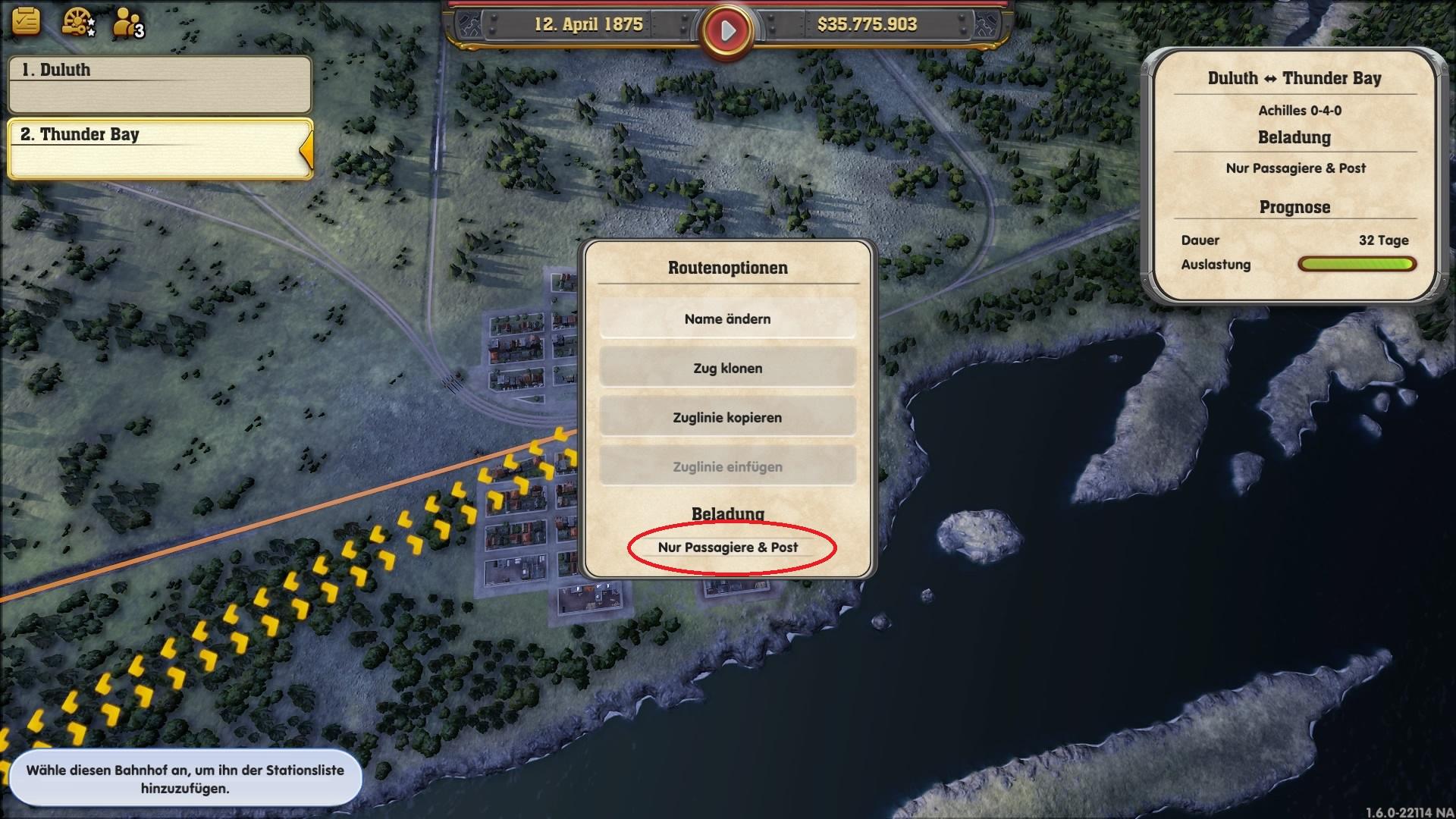Choose Name ändern in Routenoptionen
Image resolution: width=1456 pixels, height=819 pixels.
[727, 319]
